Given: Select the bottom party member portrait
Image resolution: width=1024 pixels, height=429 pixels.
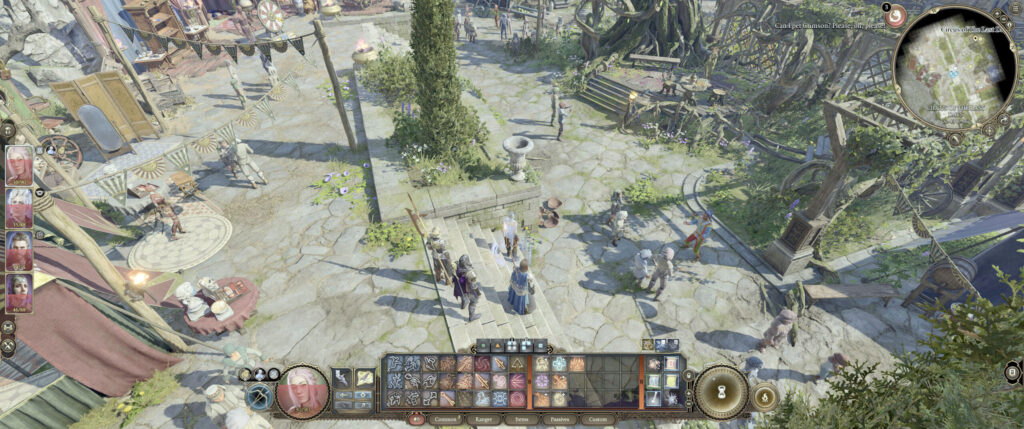Looking at the screenshot, I should (19, 294).
